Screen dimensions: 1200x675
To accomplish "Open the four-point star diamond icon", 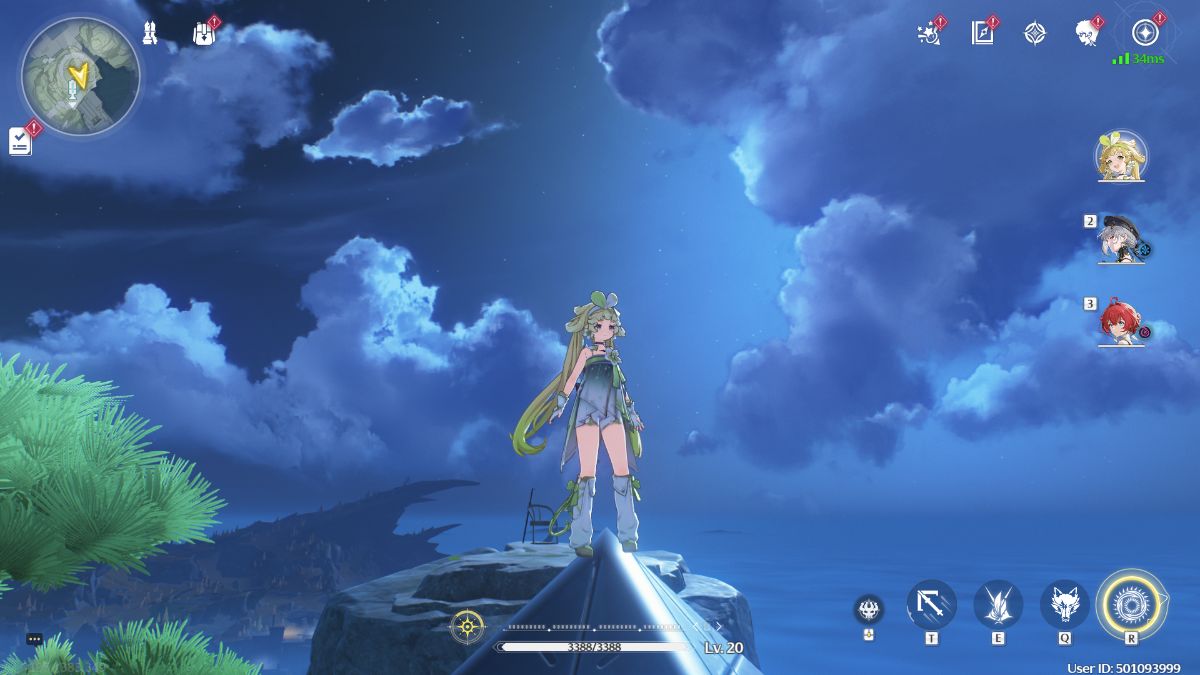I will pos(1035,33).
